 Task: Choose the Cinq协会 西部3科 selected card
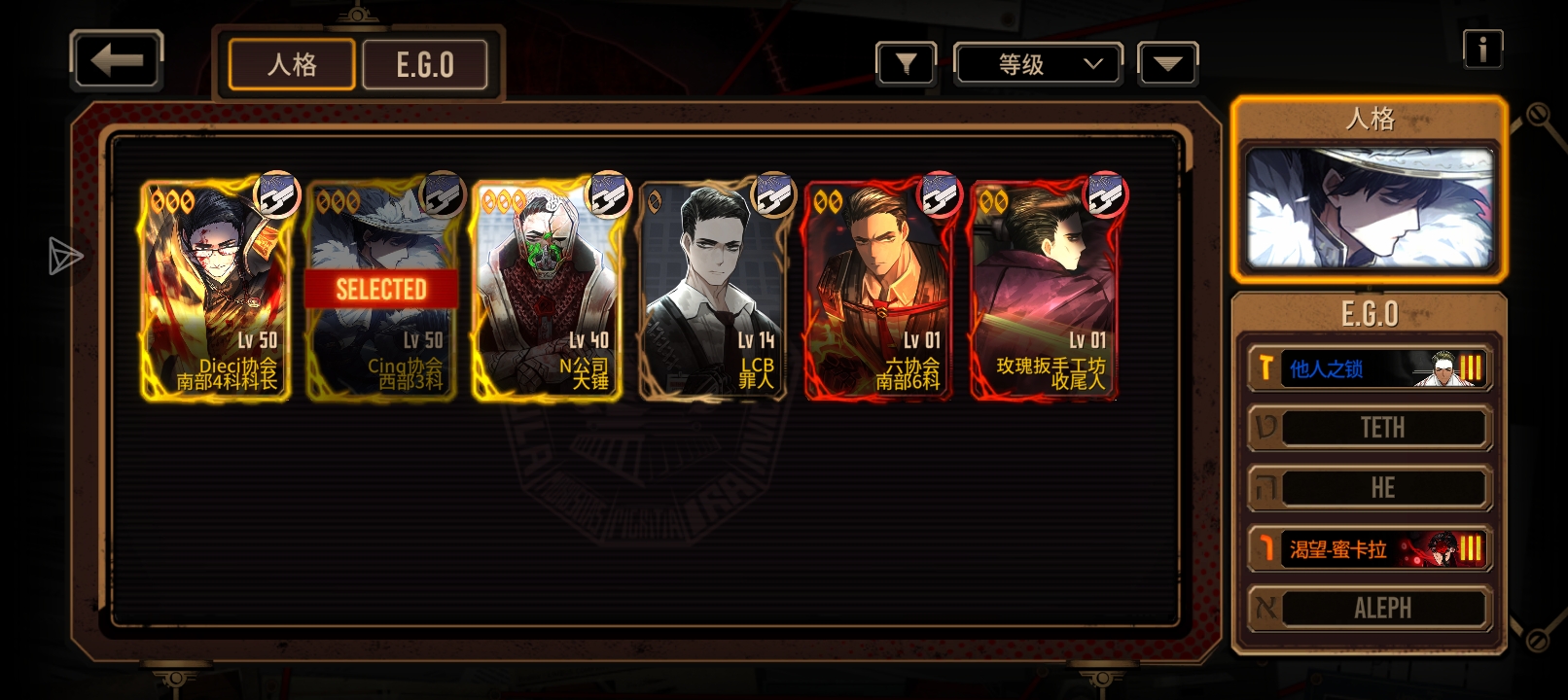pos(381,290)
